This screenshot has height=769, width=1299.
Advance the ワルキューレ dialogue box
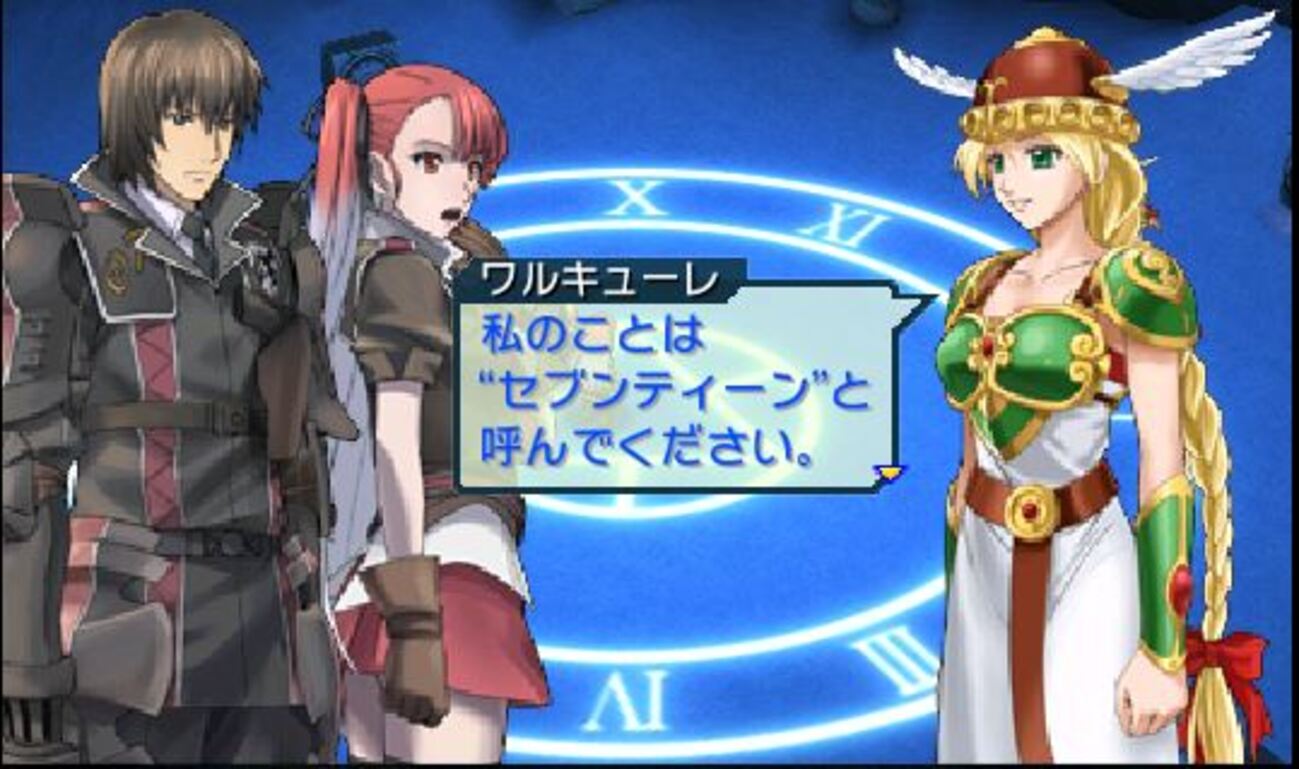670,390
